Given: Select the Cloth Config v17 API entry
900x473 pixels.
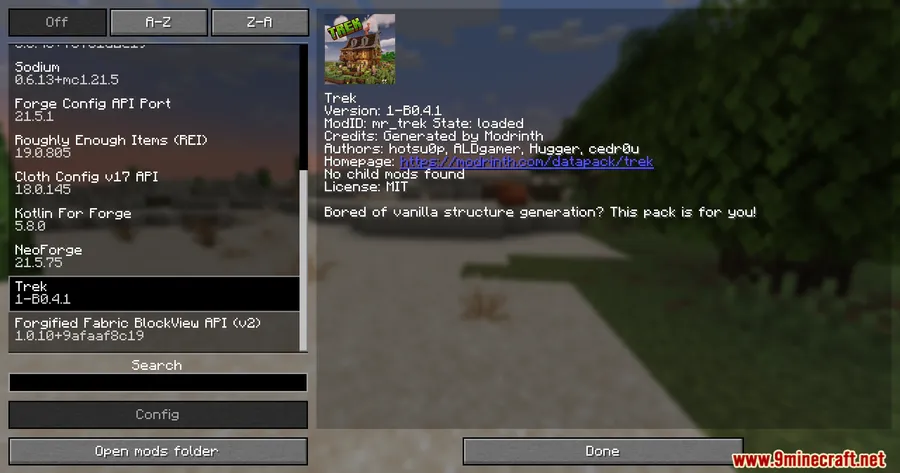Looking at the screenshot, I should click(150, 184).
